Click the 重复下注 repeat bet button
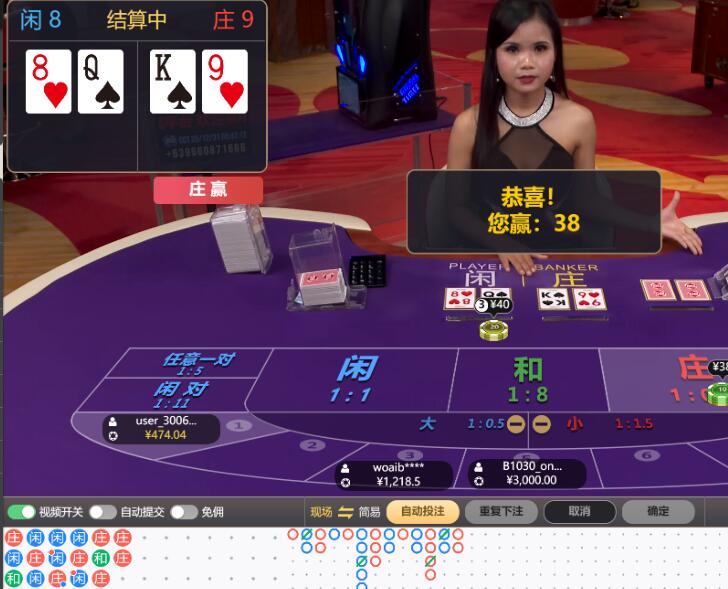The image size is (728, 589). (501, 512)
